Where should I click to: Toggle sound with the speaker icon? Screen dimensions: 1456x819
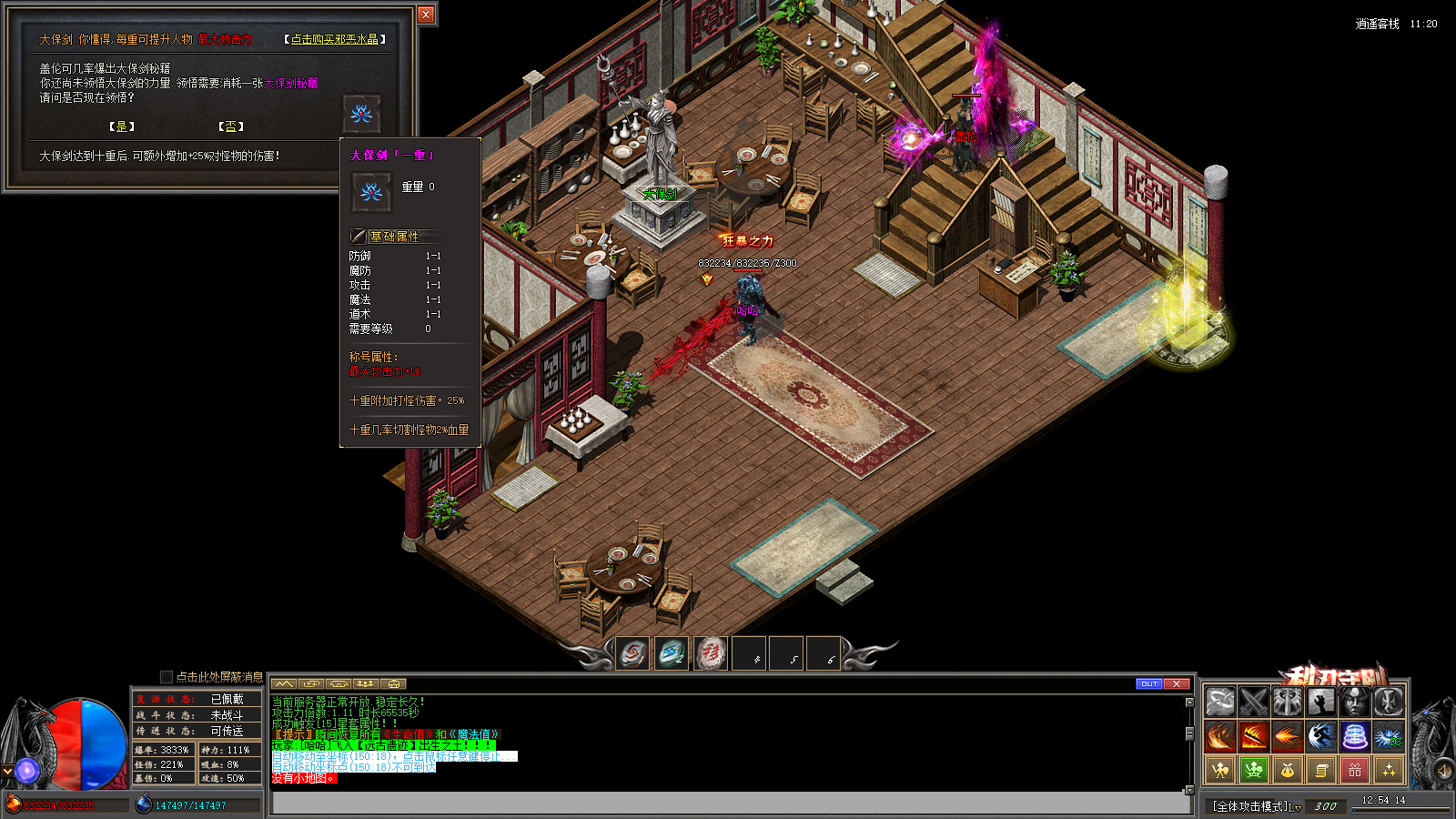[1444, 771]
